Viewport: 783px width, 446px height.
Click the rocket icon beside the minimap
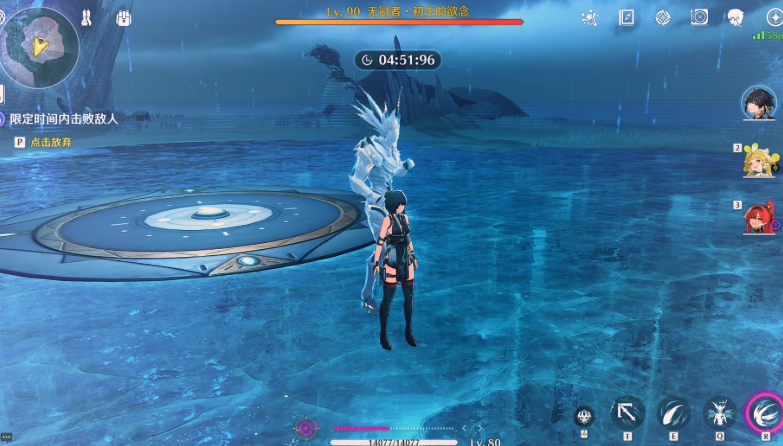pyautogui.click(x=88, y=18)
